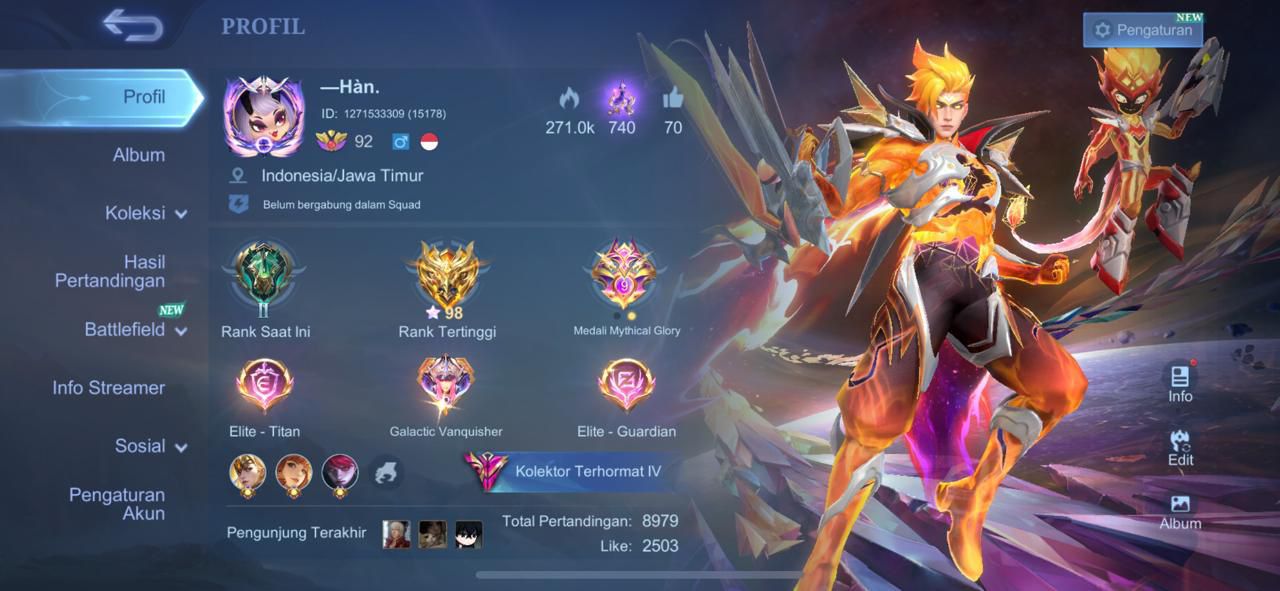Open Hasil Pertandingan tab

click(x=110, y=271)
